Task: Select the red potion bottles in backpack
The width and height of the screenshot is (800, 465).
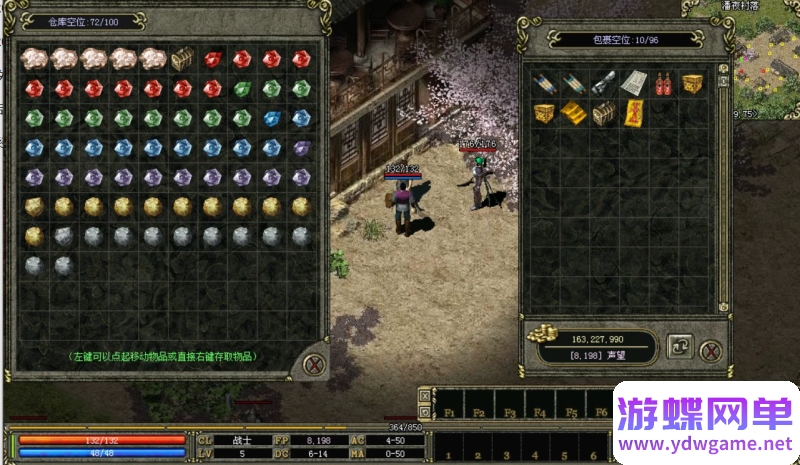Action: point(661,84)
